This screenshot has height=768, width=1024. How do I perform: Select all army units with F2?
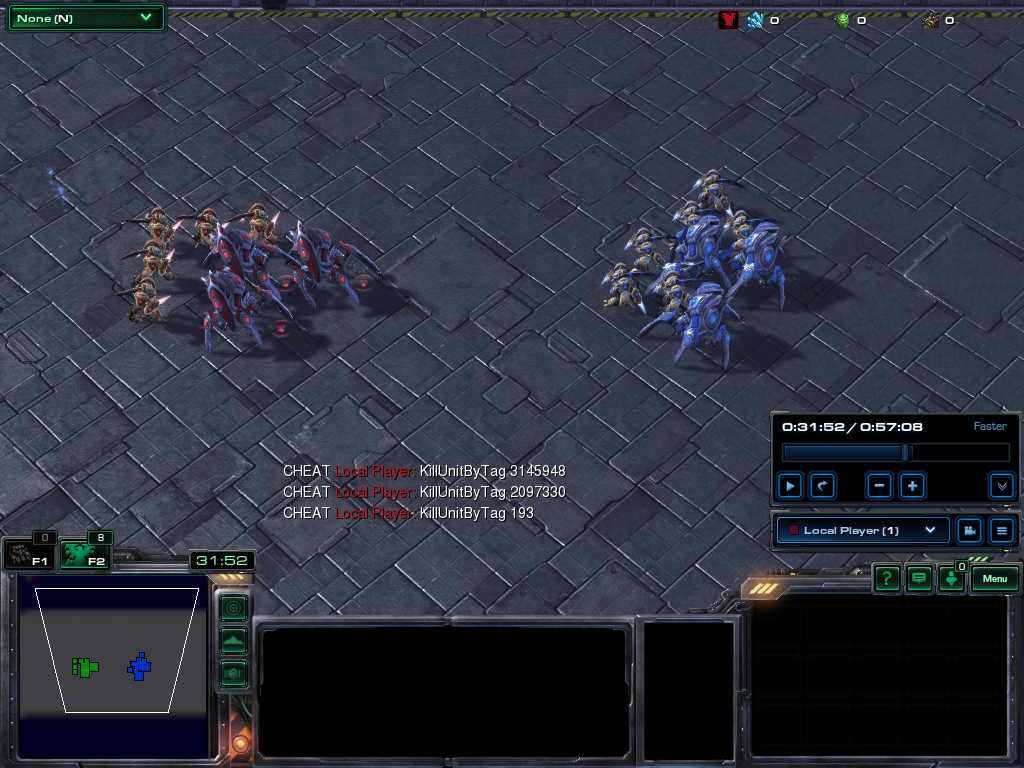pos(83,555)
